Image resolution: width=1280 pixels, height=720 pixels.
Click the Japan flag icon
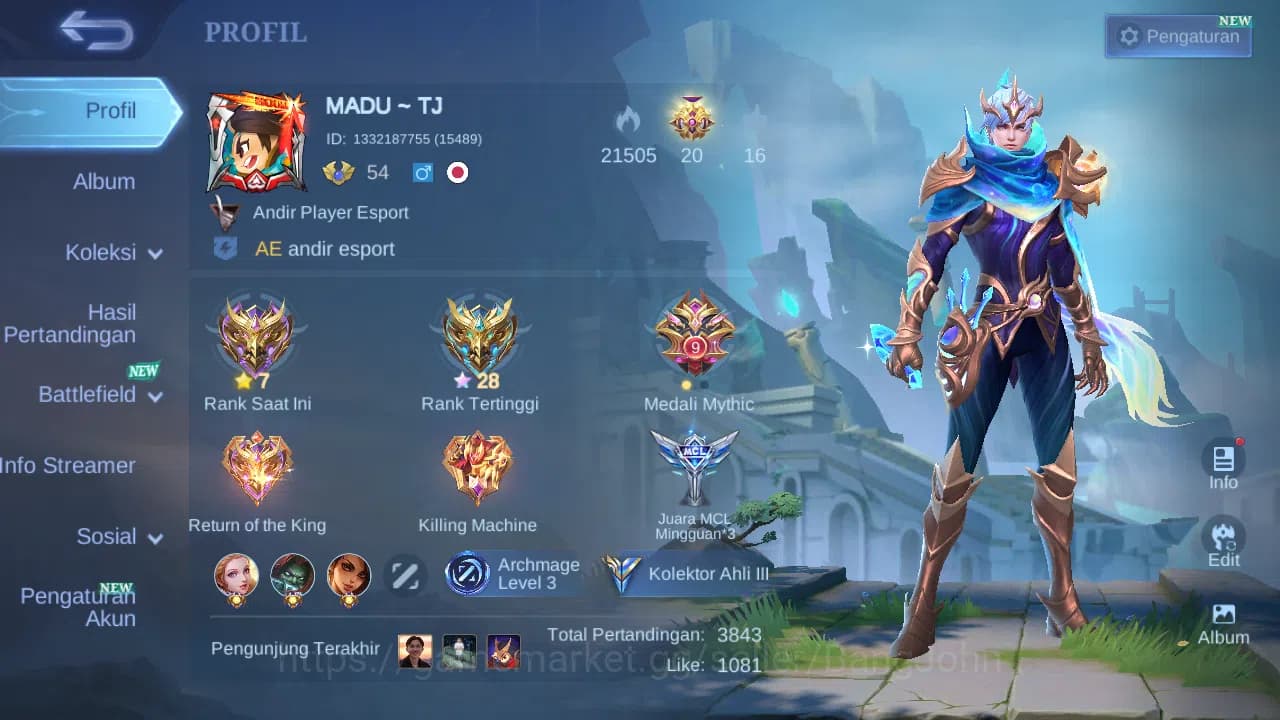[x=458, y=172]
